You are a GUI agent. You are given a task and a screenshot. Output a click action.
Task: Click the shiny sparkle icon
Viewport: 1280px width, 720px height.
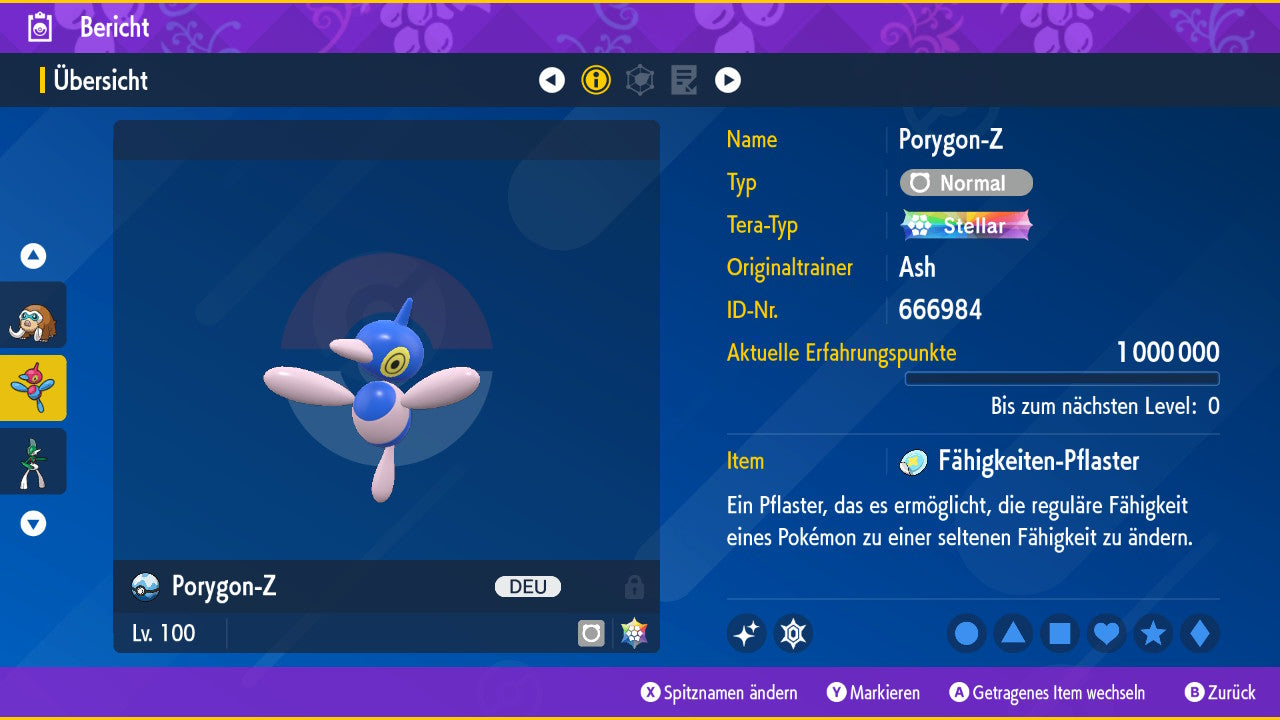746,633
